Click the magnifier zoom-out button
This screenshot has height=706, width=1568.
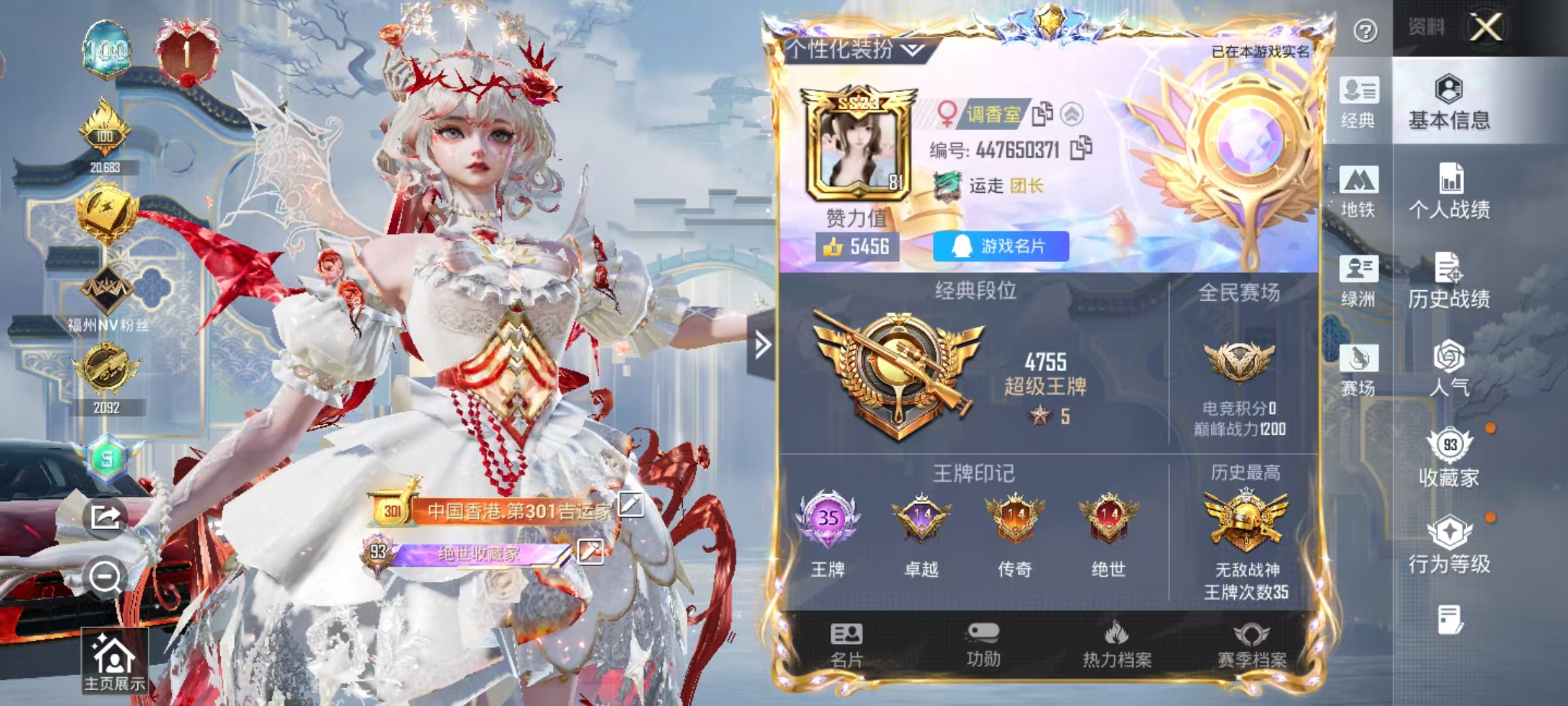click(105, 578)
